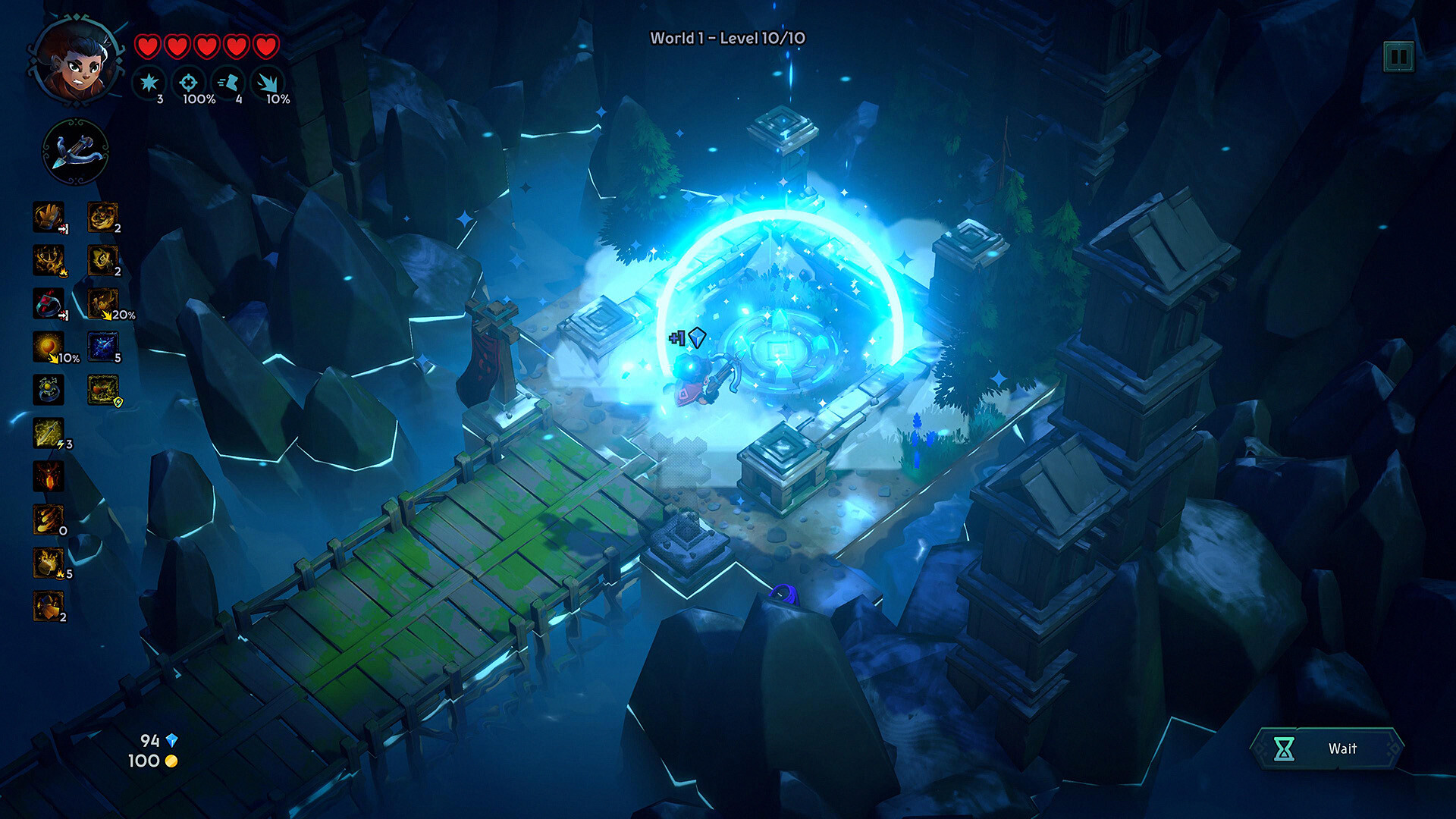This screenshot has height=819, width=1456.
Task: Select the blue pendant ring item
Action: (x=47, y=389)
